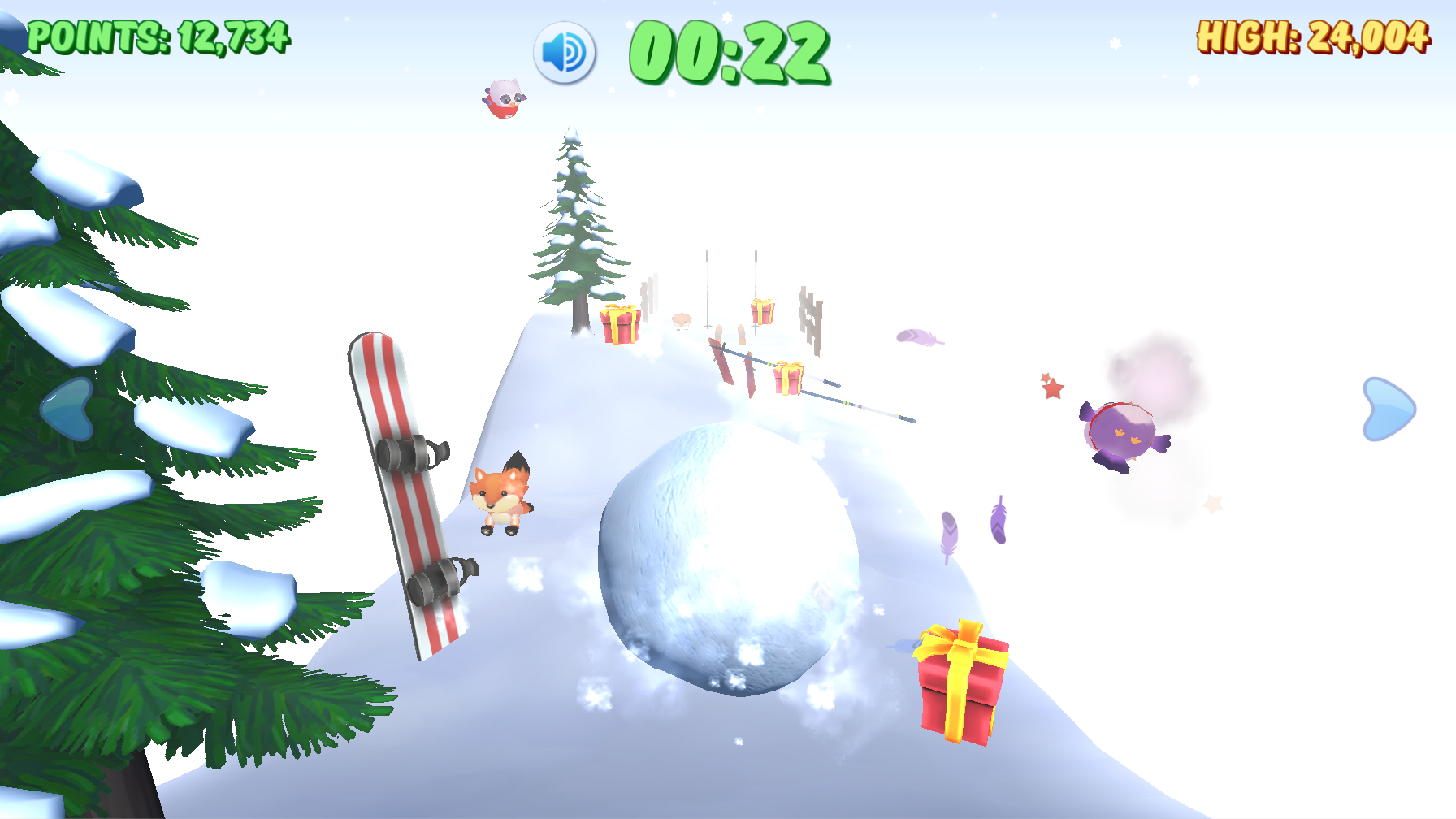Viewport: 1456px width, 819px height.
Task: Click the gift box near the fence
Action: pos(760,311)
